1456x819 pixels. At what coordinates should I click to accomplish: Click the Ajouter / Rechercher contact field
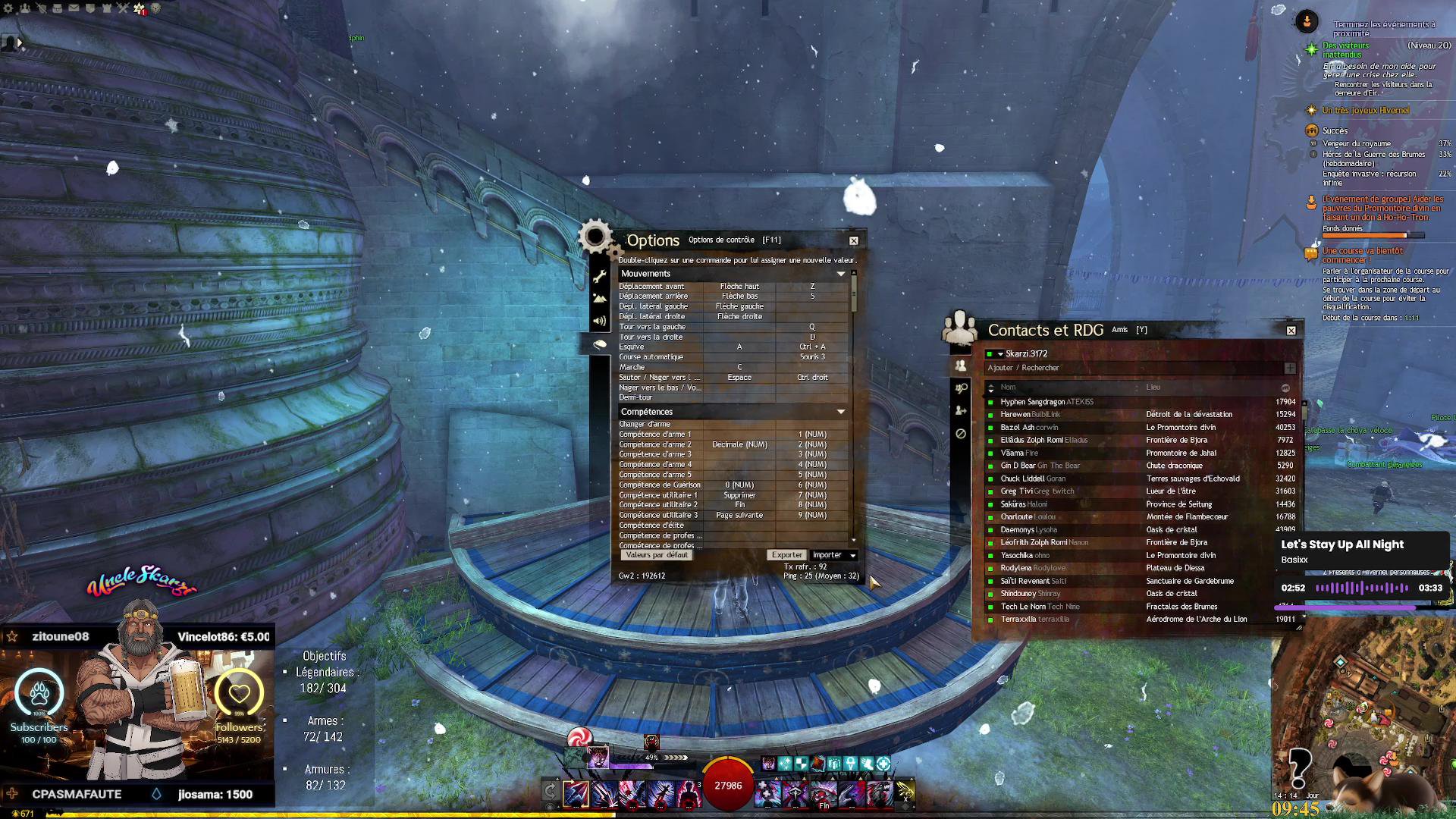(x=1130, y=368)
